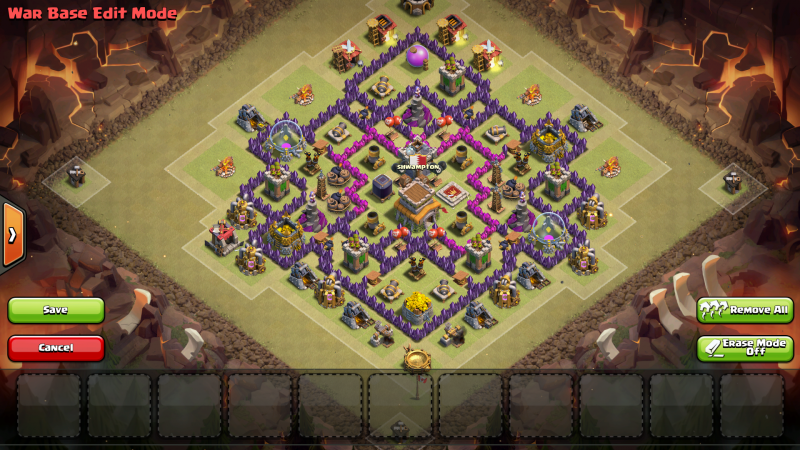Toggle Erase Mode on

point(745,348)
